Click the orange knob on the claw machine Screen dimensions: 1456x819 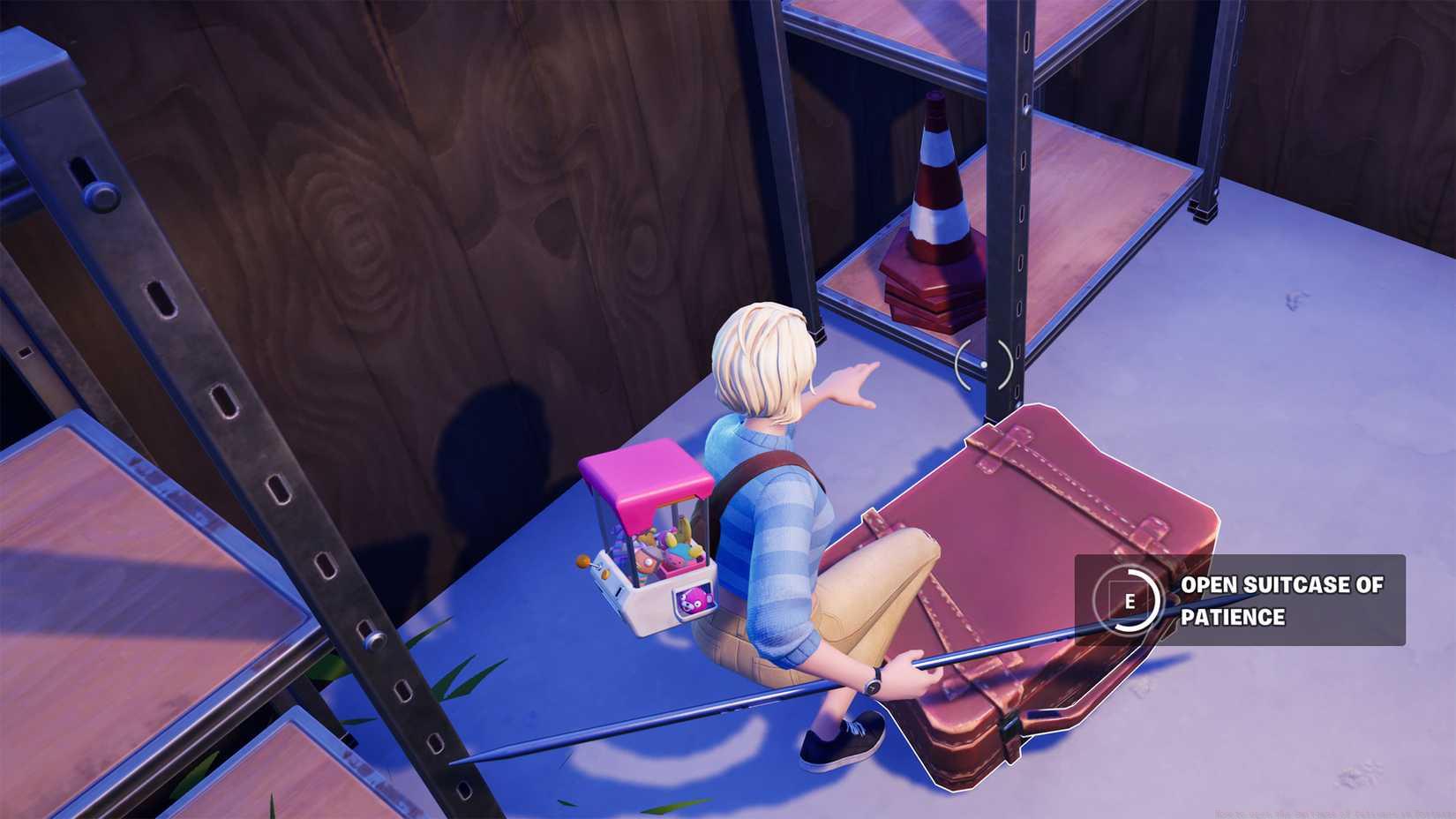pyautogui.click(x=584, y=563)
